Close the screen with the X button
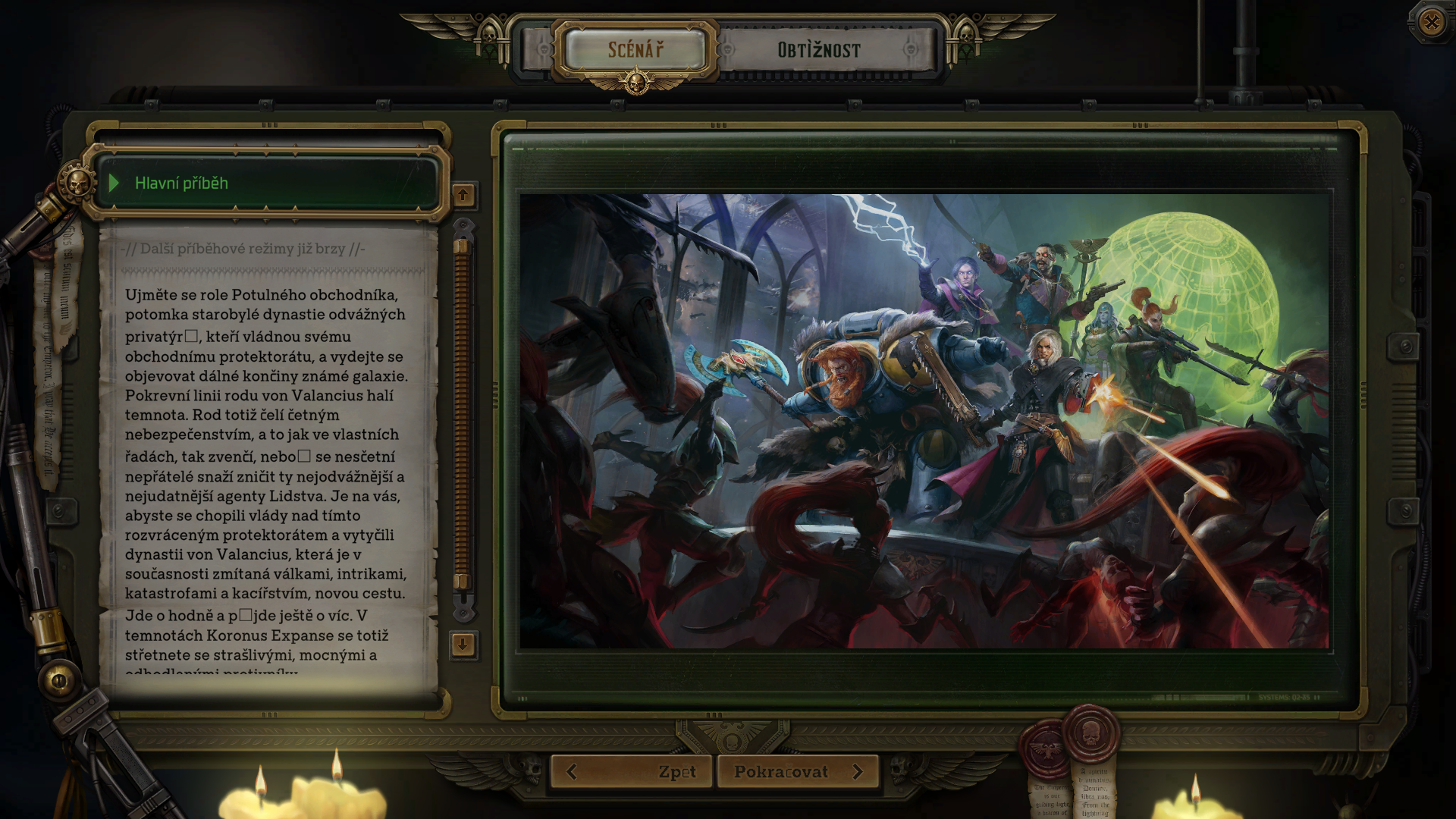The width and height of the screenshot is (1456, 819). coord(1431,22)
